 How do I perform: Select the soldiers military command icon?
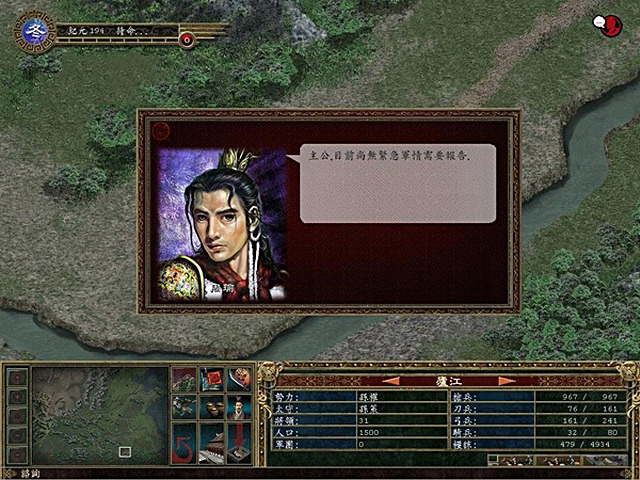[x=184, y=379]
